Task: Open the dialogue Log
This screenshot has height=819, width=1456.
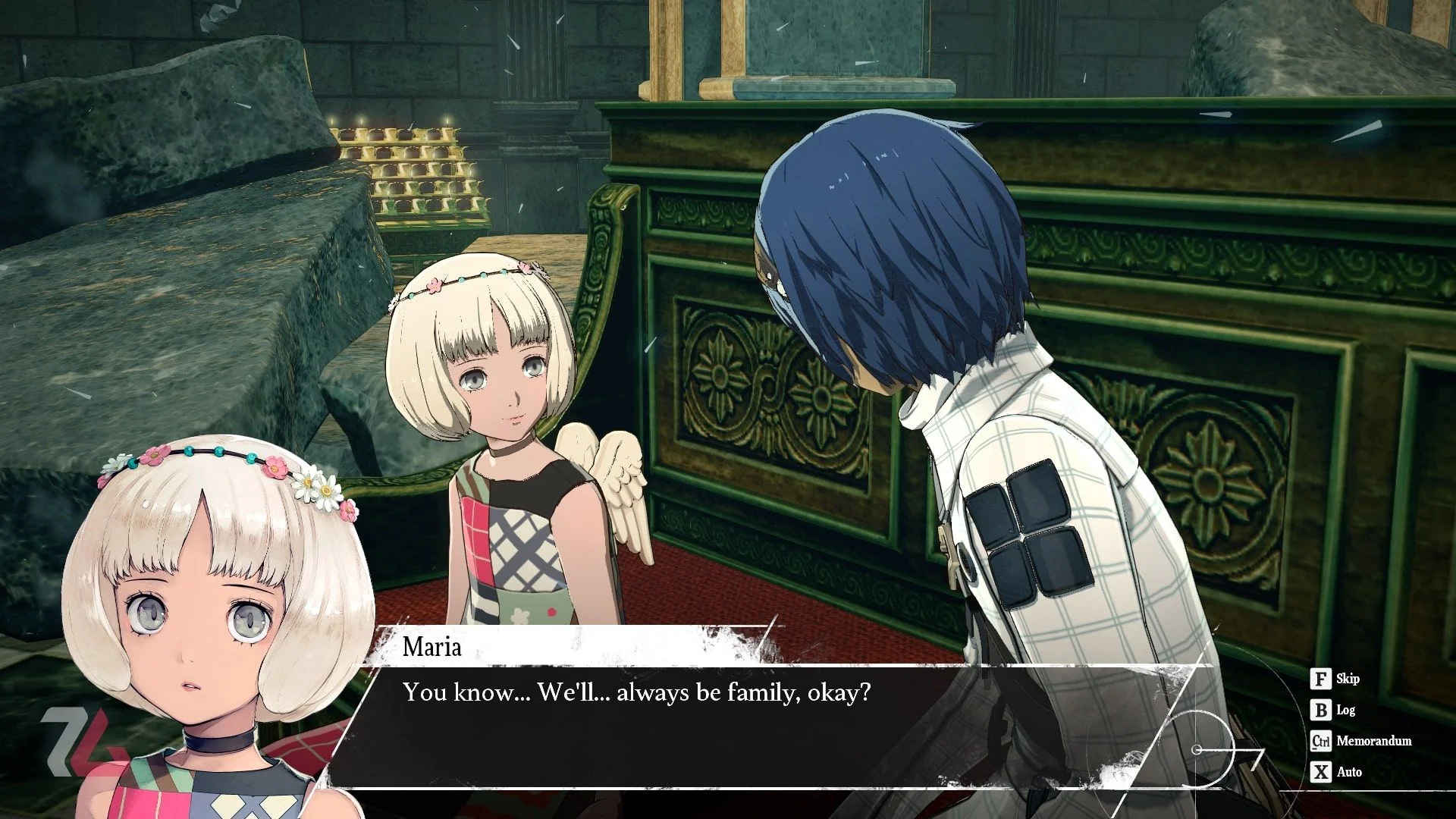Action: tap(1333, 710)
